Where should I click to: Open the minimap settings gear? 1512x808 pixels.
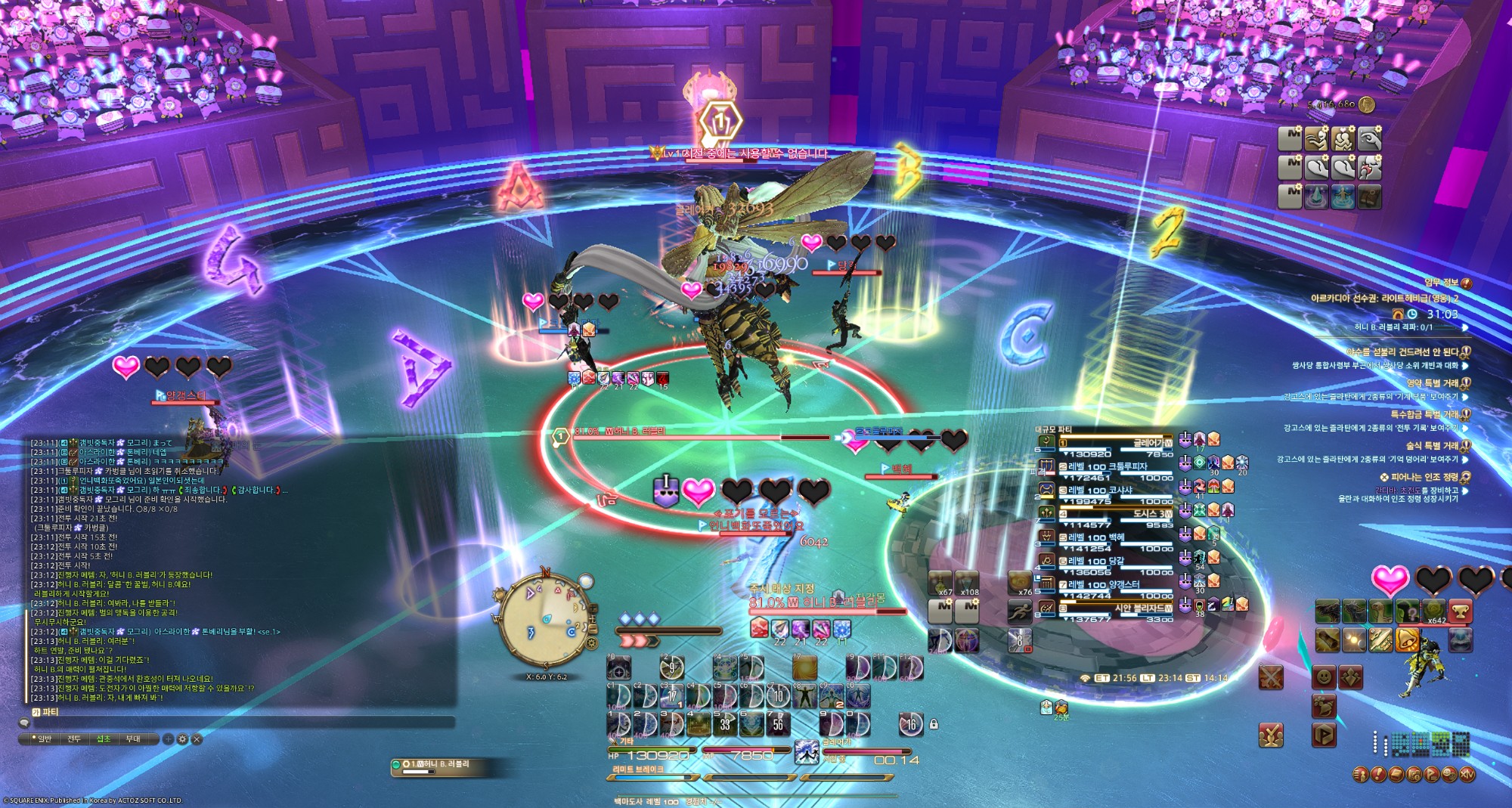(x=591, y=643)
